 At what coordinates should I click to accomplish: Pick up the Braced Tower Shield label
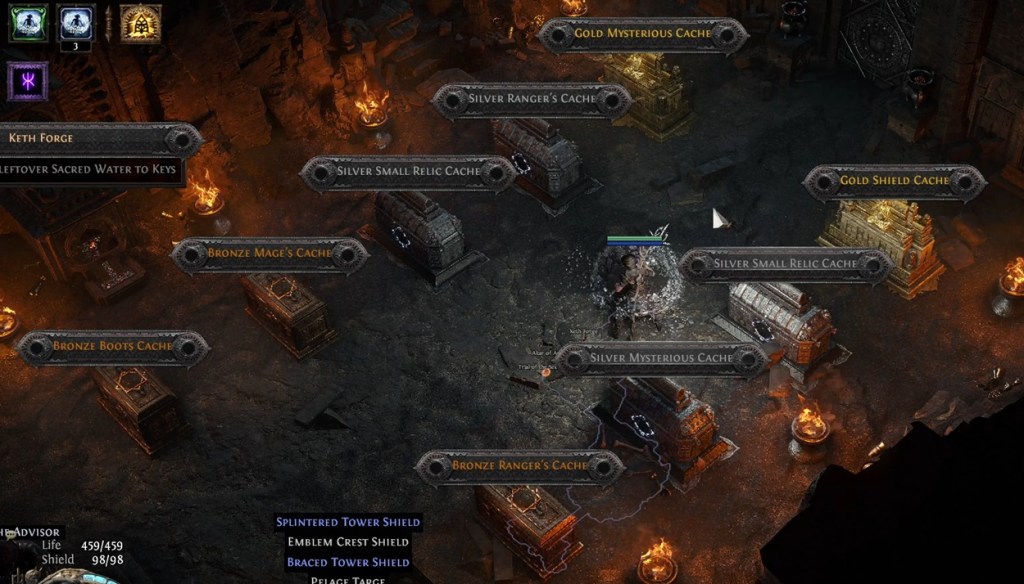tap(348, 562)
